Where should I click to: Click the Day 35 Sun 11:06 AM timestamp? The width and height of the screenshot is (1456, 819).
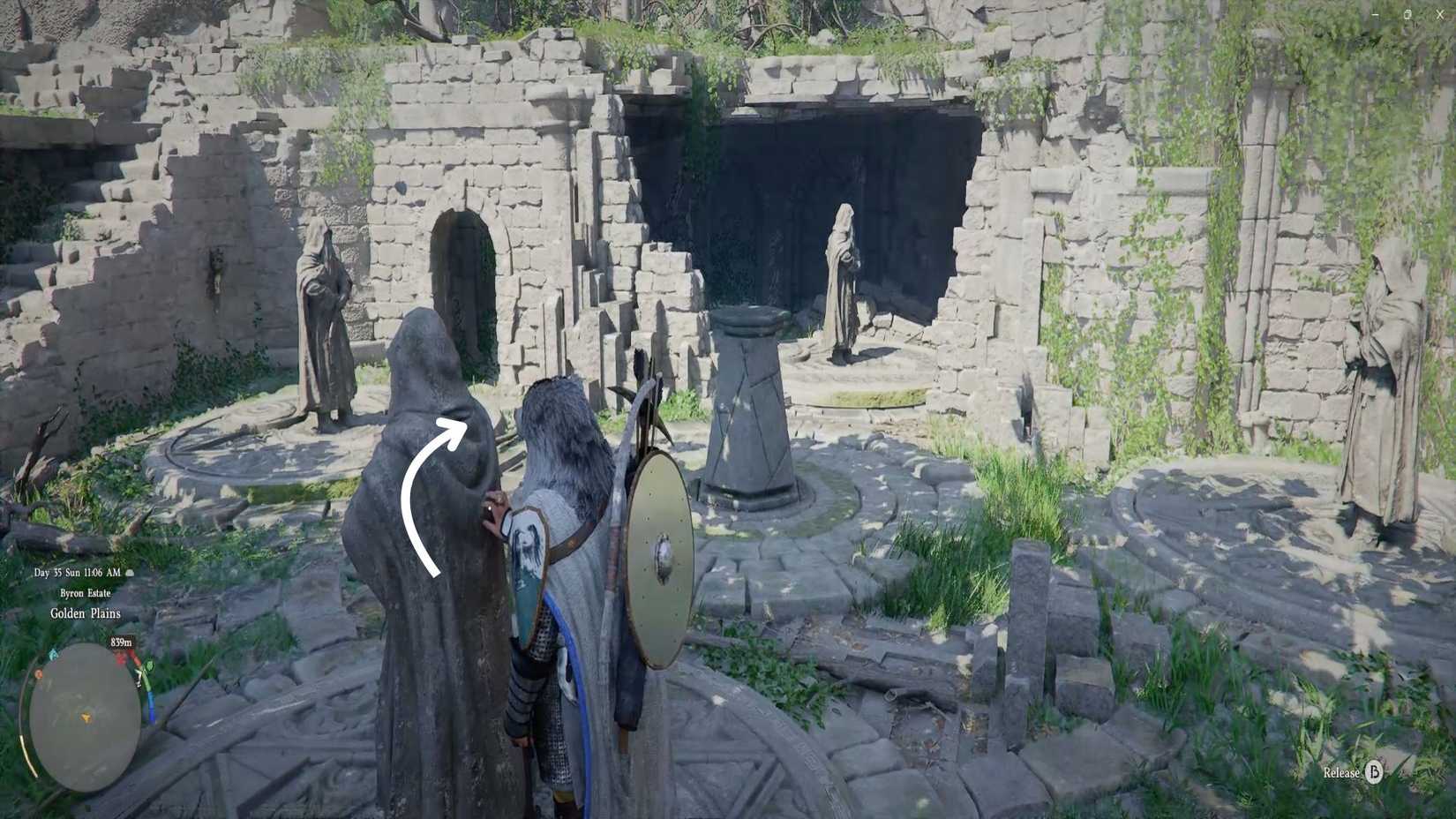point(78,574)
